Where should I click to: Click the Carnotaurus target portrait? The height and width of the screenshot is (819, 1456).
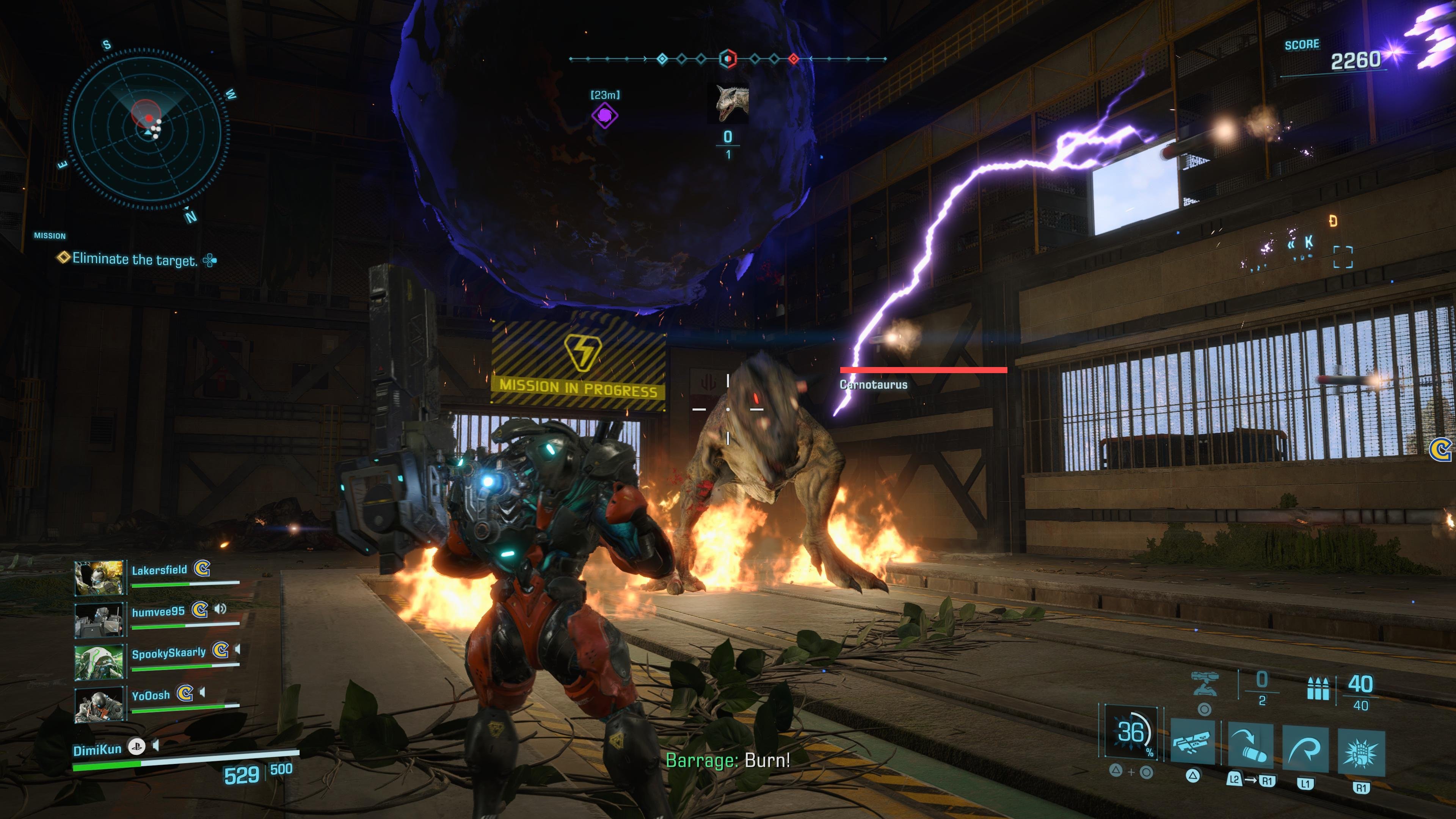728,104
